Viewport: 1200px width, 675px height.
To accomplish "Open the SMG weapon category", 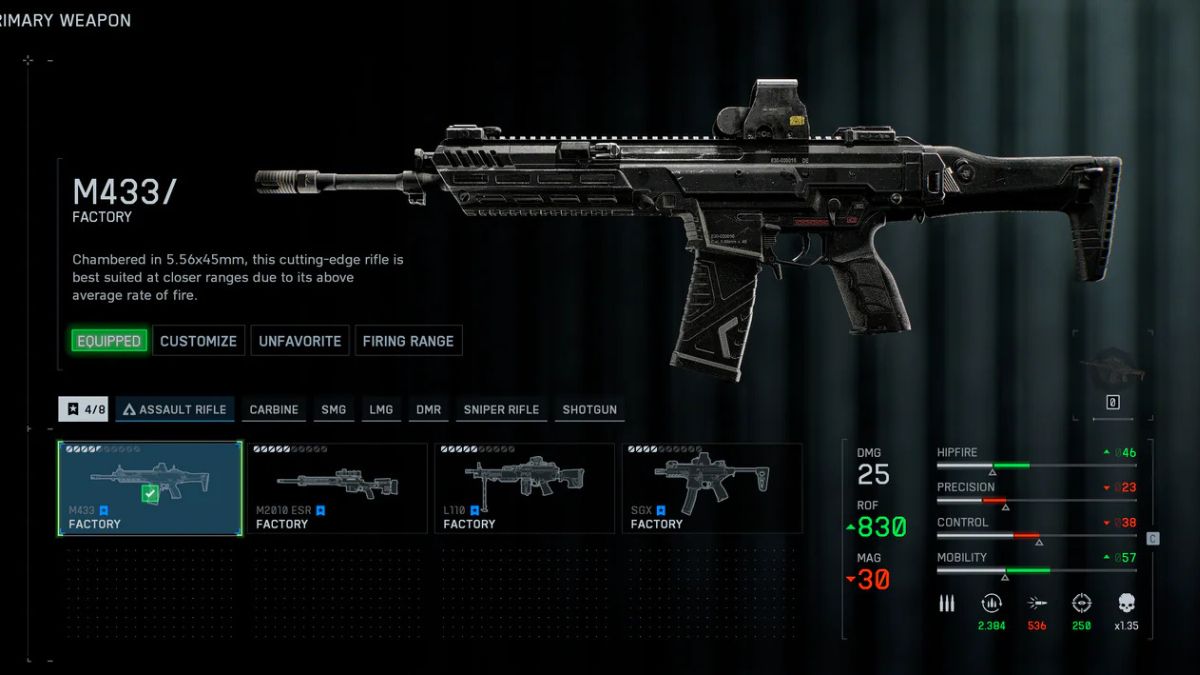I will pyautogui.click(x=334, y=409).
